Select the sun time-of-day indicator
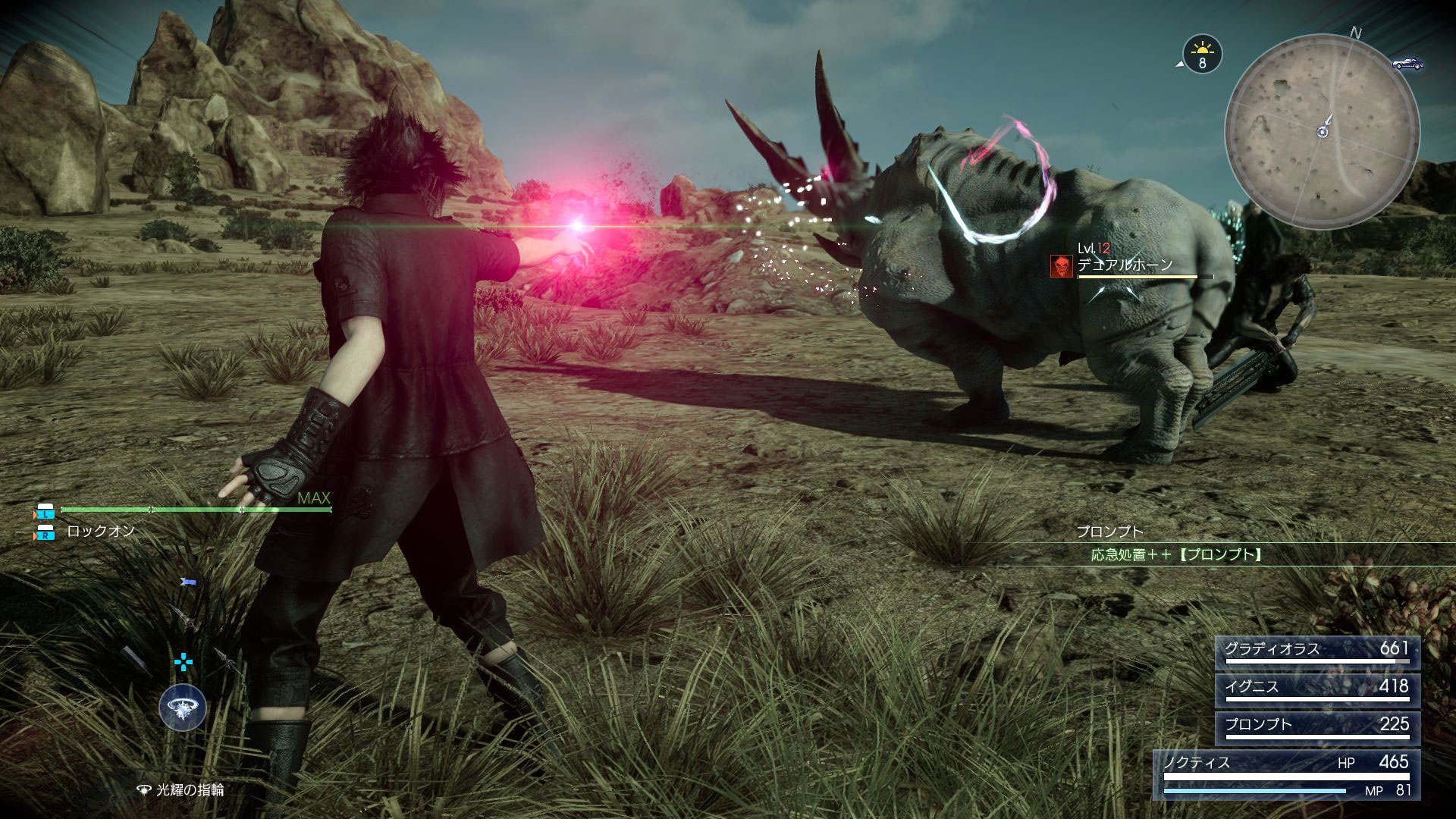The width and height of the screenshot is (1456, 819). tap(1202, 55)
